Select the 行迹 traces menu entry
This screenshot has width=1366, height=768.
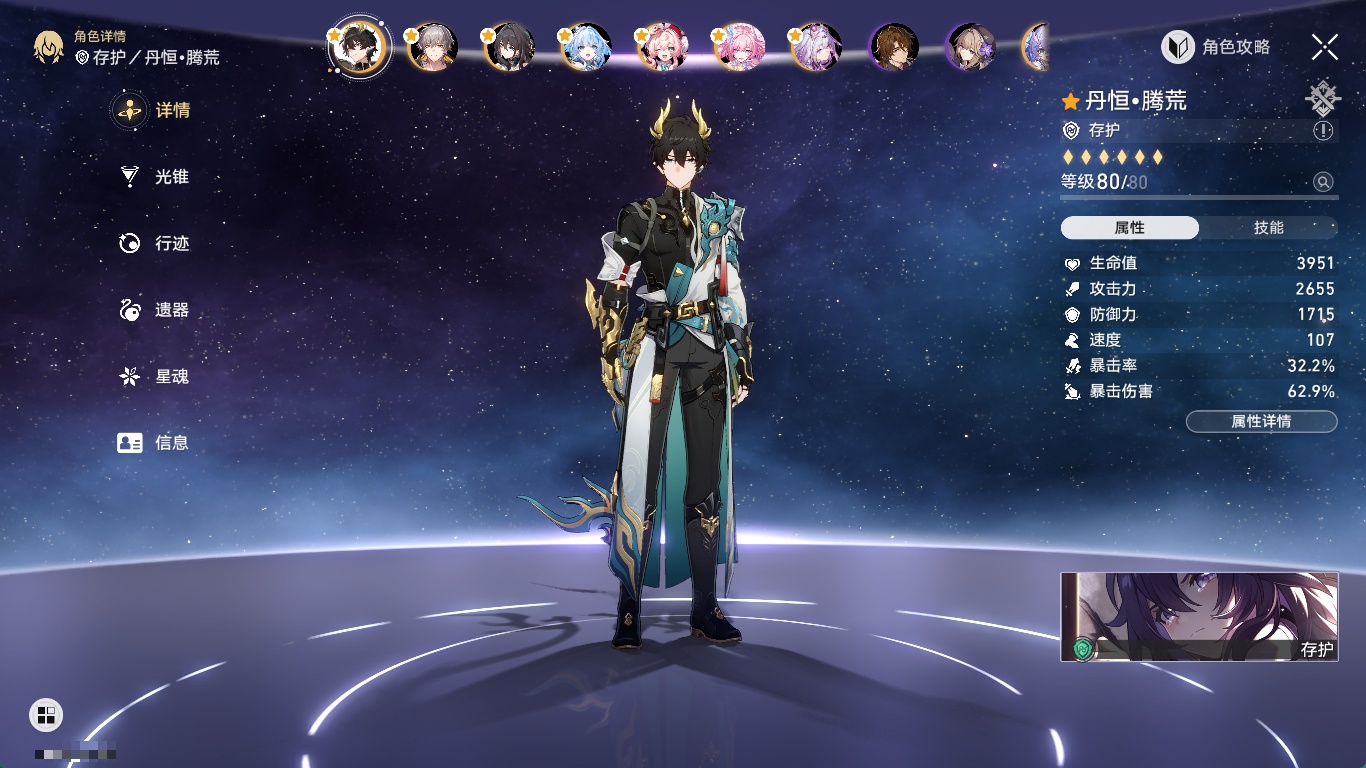coord(155,243)
